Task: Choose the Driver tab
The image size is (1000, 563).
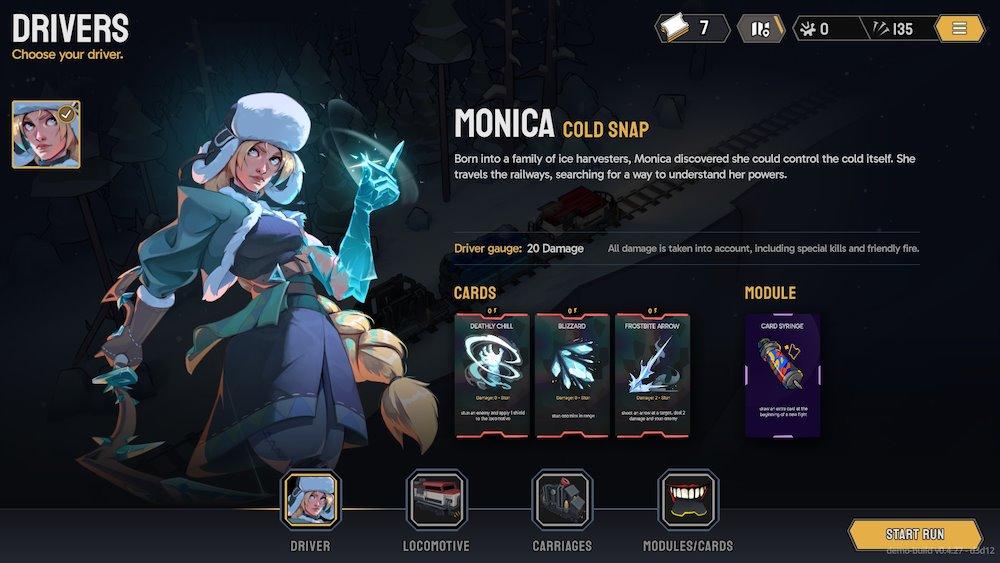Action: tap(310, 501)
